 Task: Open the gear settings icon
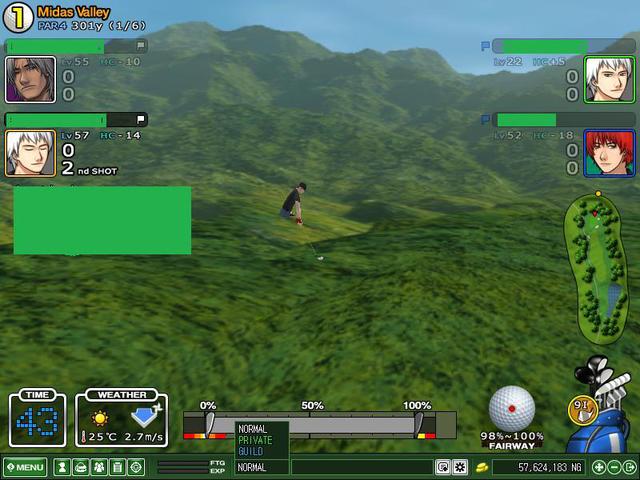[460, 467]
